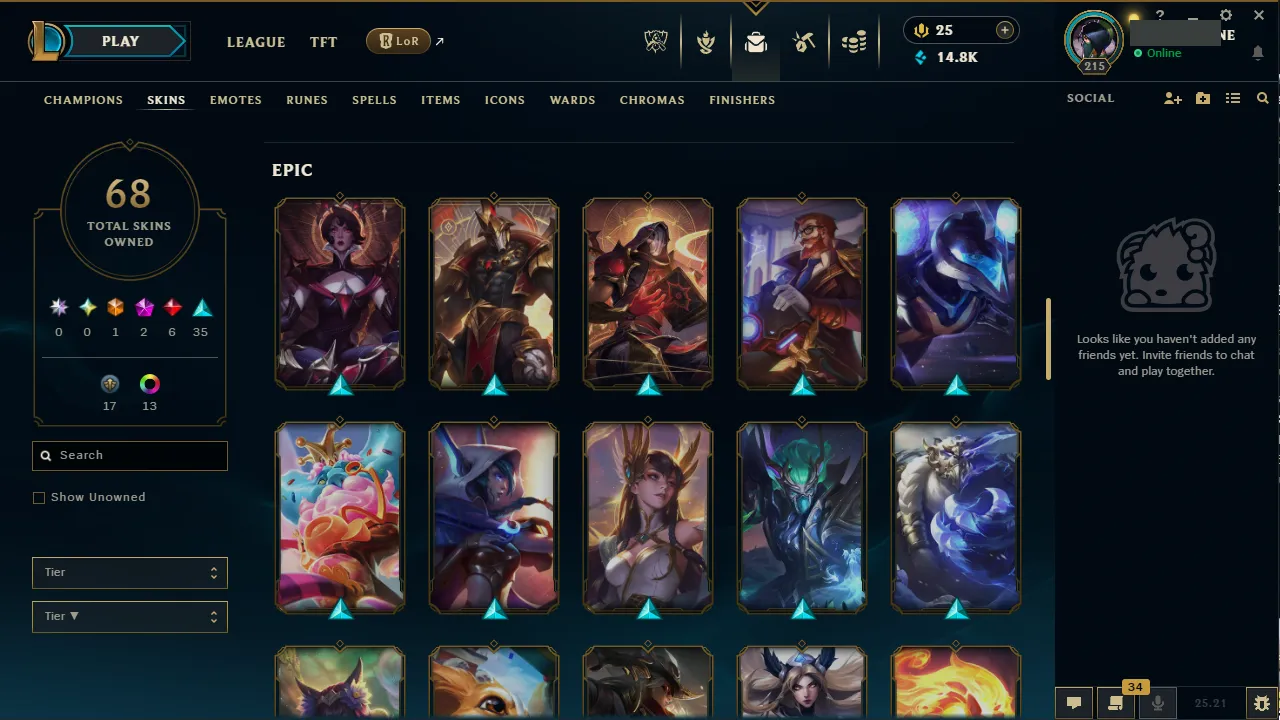
Task: Open client settings via the gear icon
Action: [1225, 15]
